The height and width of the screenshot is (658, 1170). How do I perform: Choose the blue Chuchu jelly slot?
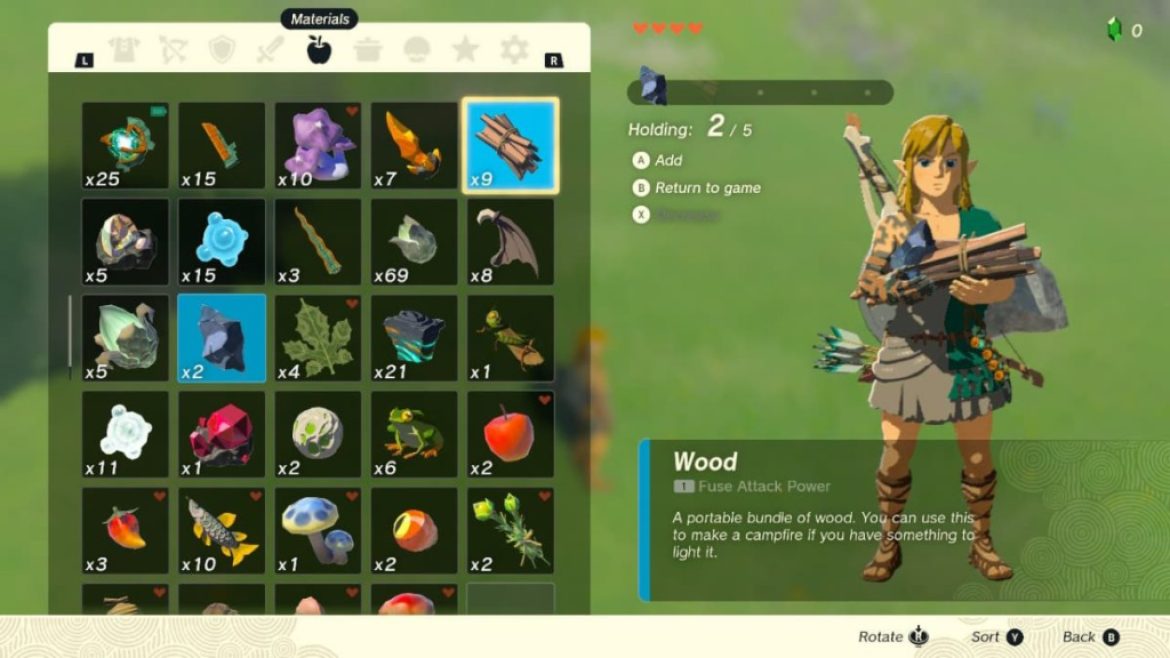pyautogui.click(x=222, y=242)
